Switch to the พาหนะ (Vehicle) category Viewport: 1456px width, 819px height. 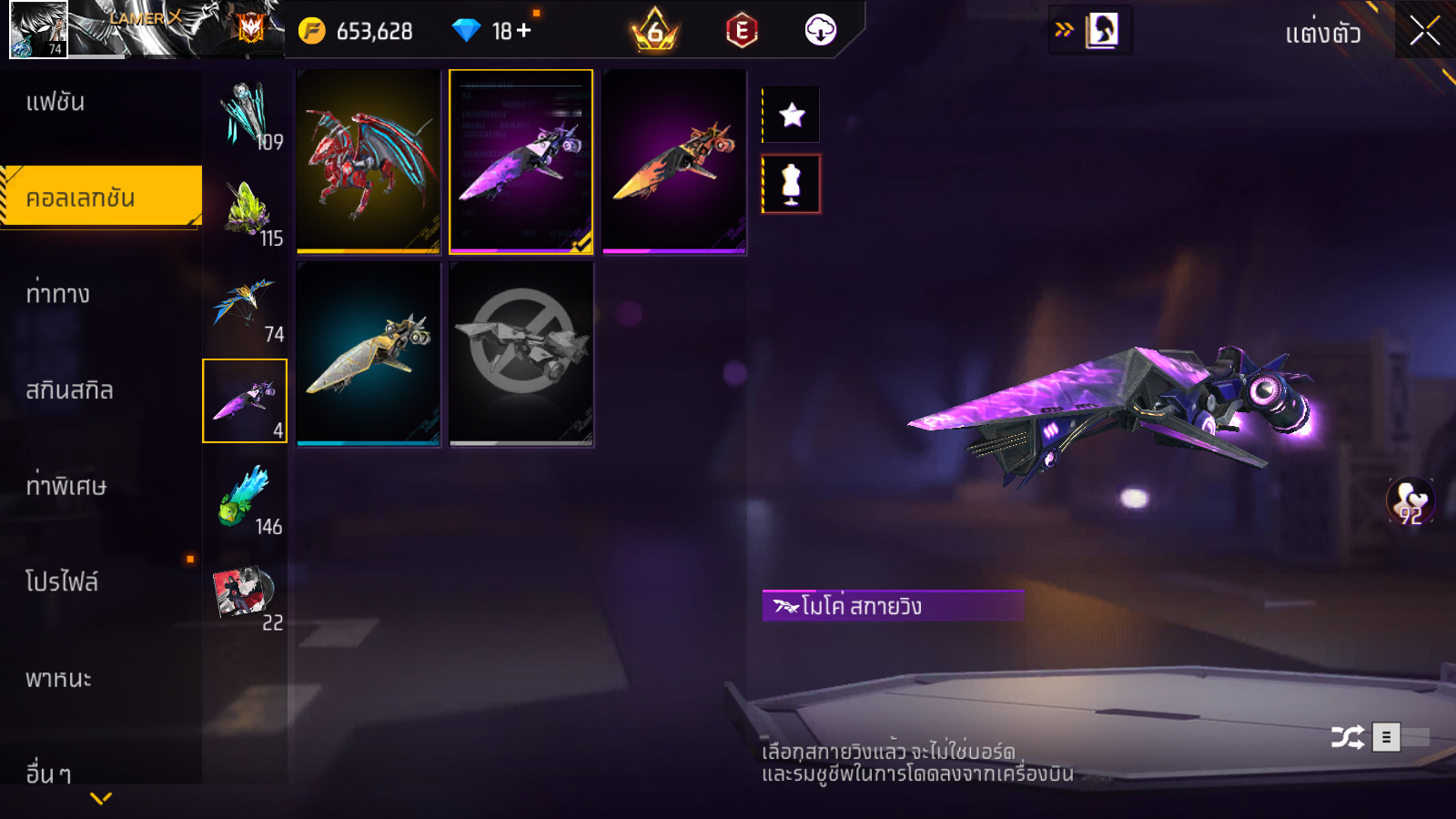click(x=58, y=679)
